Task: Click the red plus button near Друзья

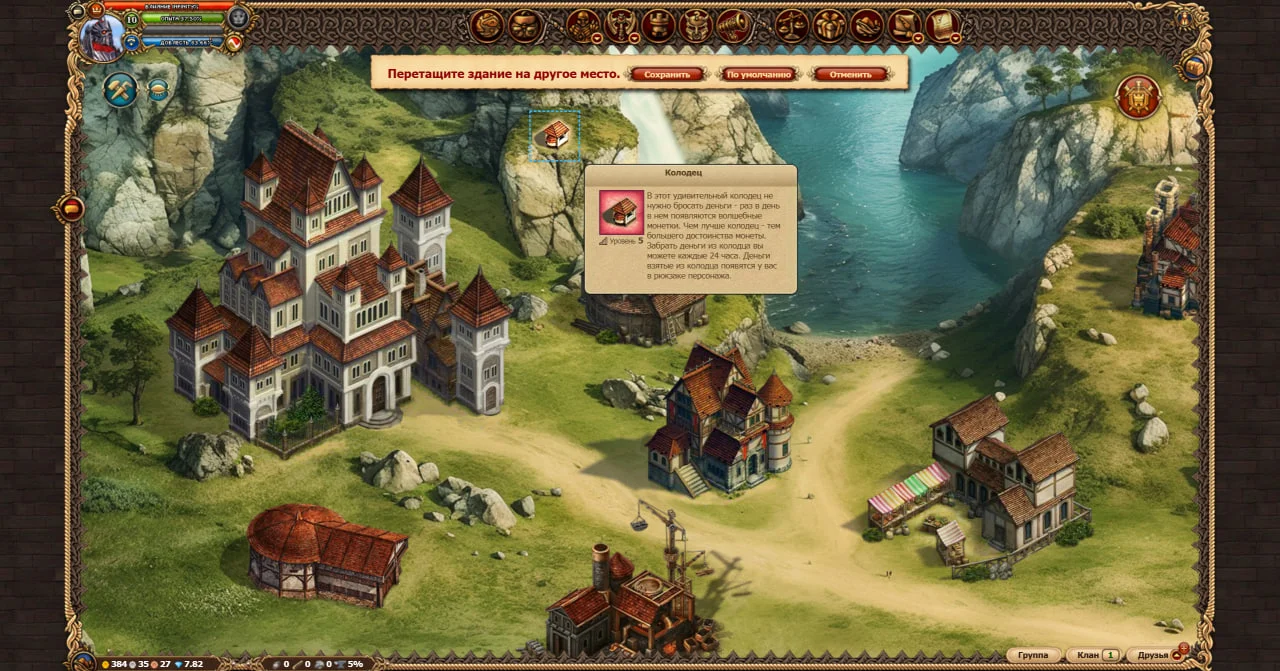Action: point(1184,648)
